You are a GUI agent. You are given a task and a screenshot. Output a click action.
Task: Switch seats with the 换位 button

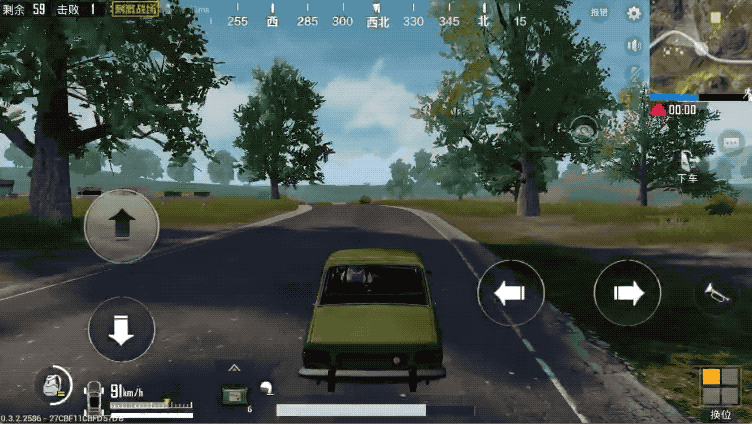tap(720, 391)
